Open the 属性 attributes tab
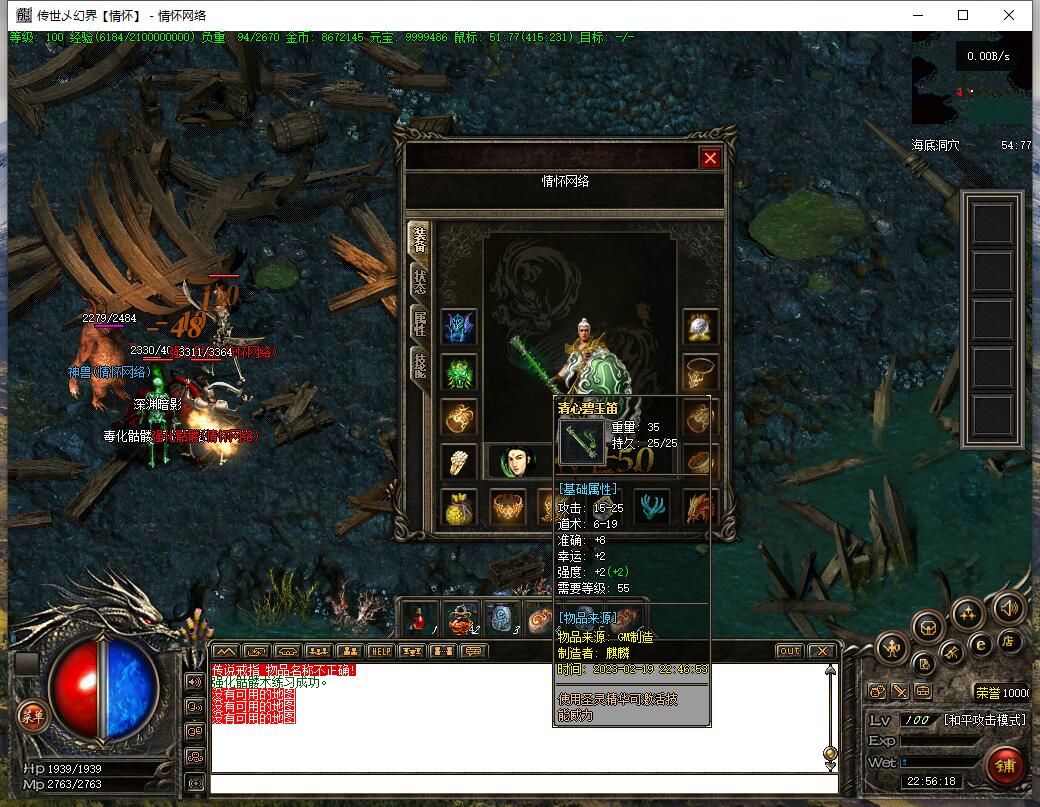 419,323
